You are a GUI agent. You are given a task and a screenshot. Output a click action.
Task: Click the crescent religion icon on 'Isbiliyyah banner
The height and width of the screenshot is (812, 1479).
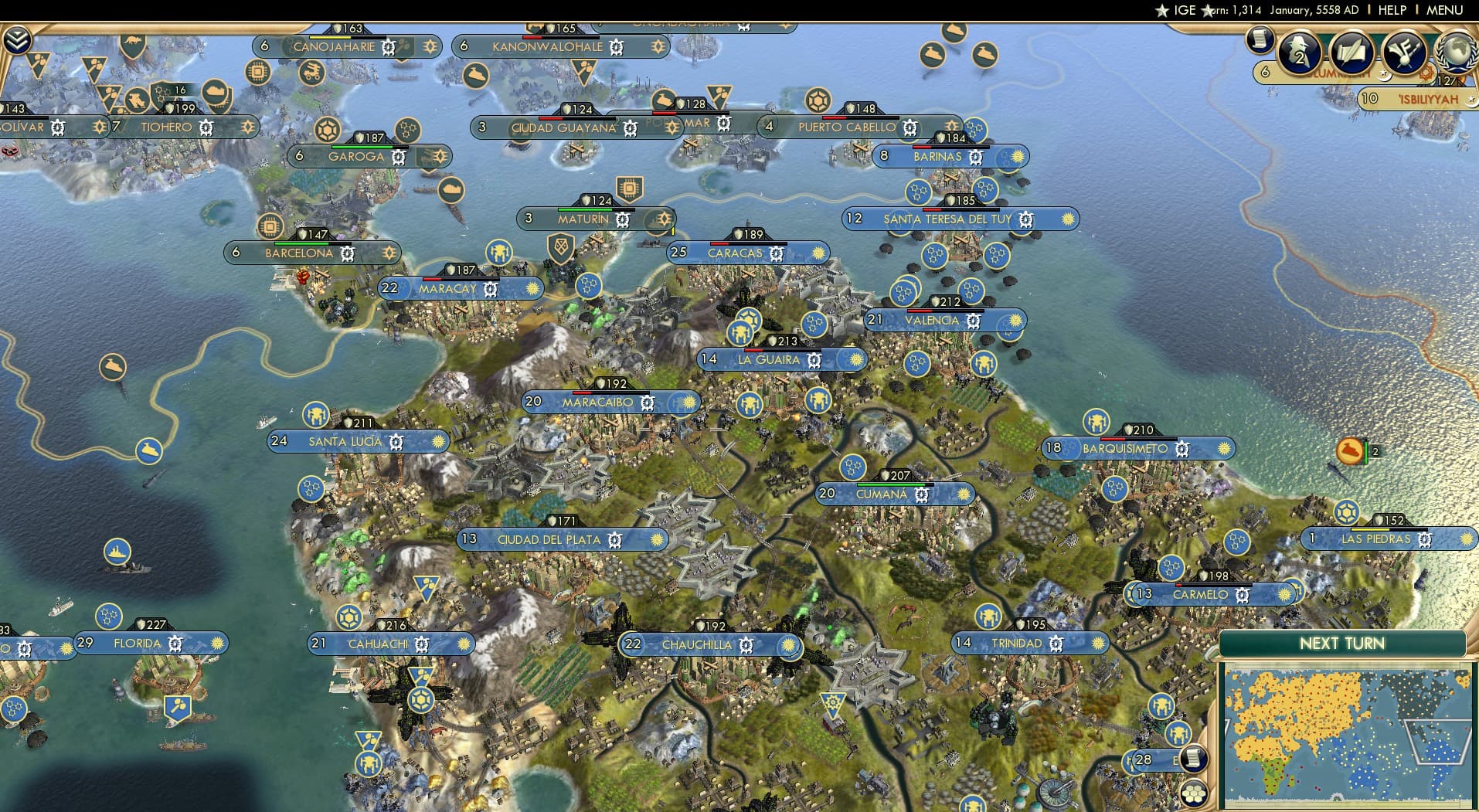coord(1473,100)
